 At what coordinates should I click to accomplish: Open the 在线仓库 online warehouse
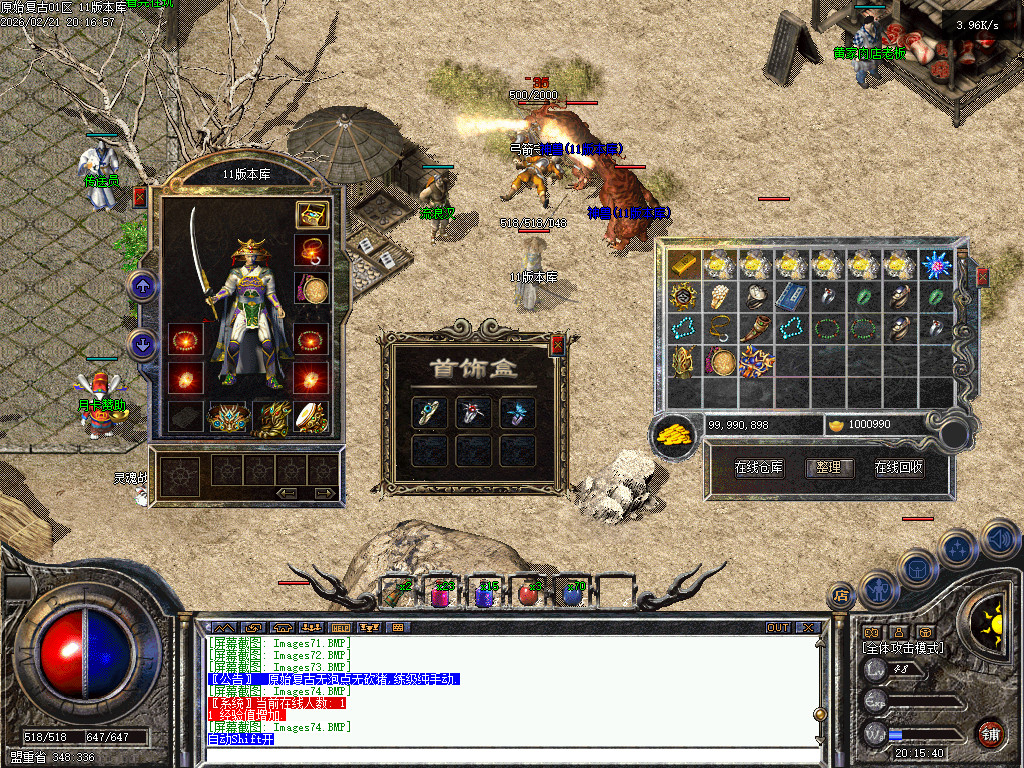click(x=759, y=467)
